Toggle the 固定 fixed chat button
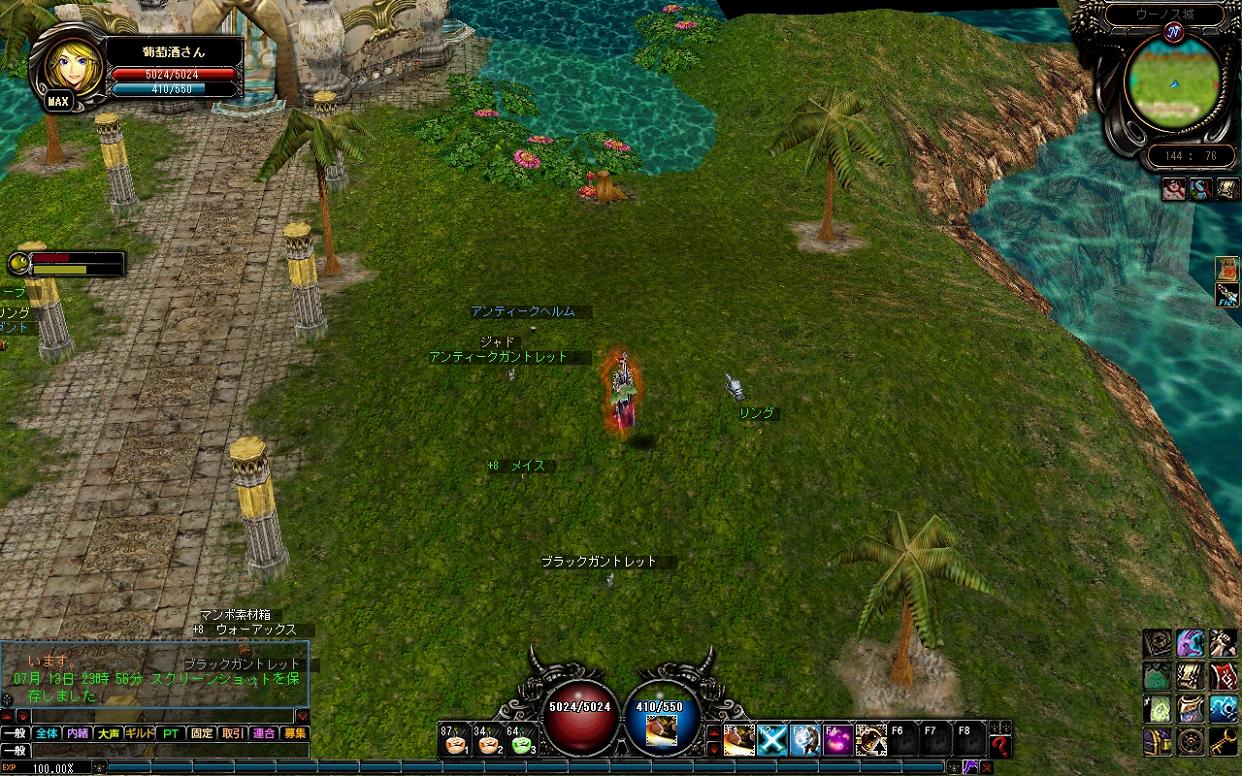The image size is (1242, 776). [x=201, y=733]
